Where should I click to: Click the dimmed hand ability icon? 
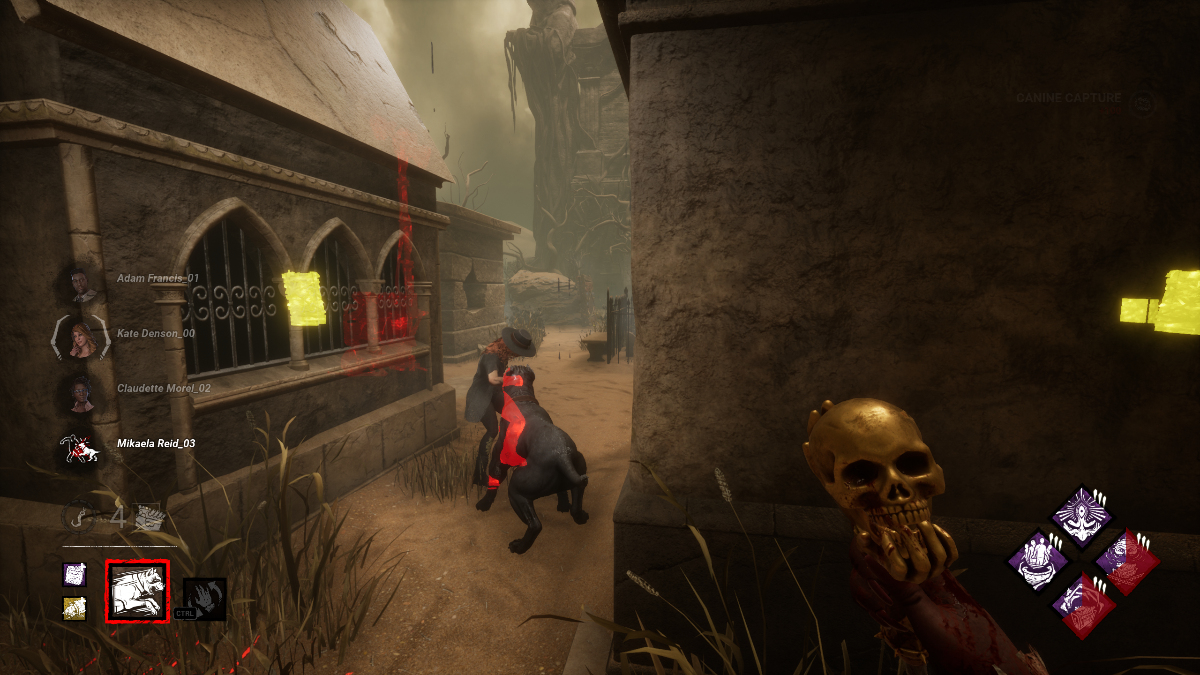[x=205, y=598]
